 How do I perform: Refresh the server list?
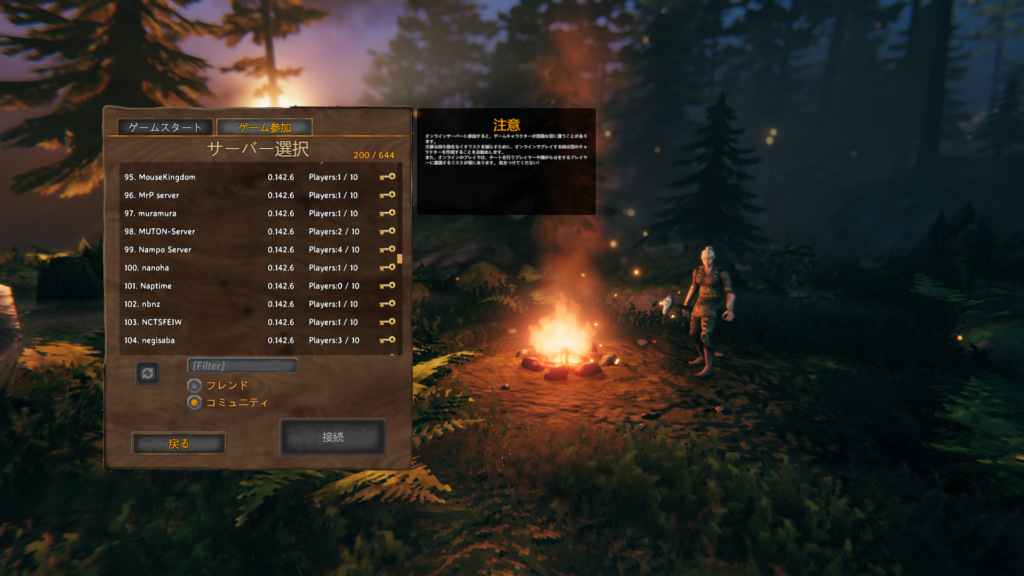click(147, 372)
